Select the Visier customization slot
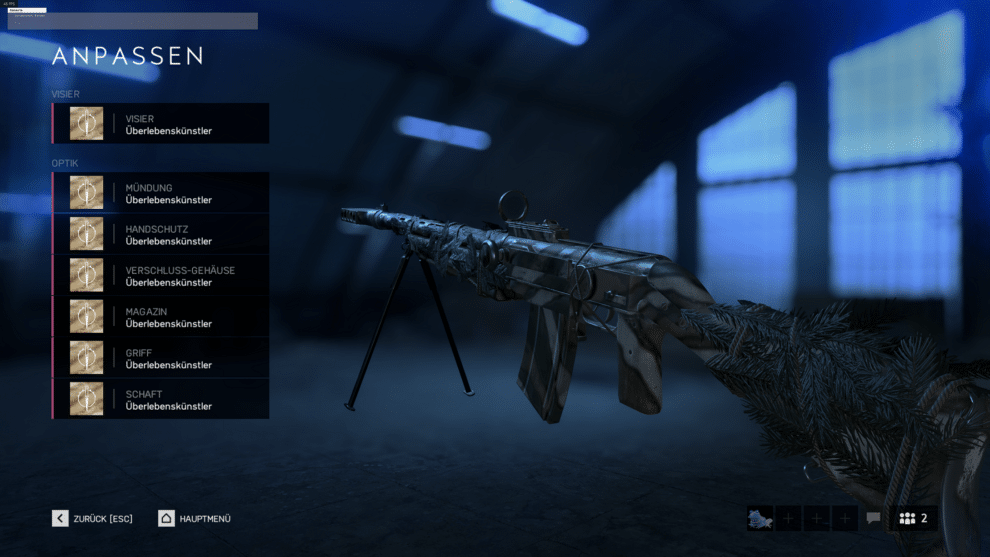Screen dimensions: 990x557 coord(161,124)
